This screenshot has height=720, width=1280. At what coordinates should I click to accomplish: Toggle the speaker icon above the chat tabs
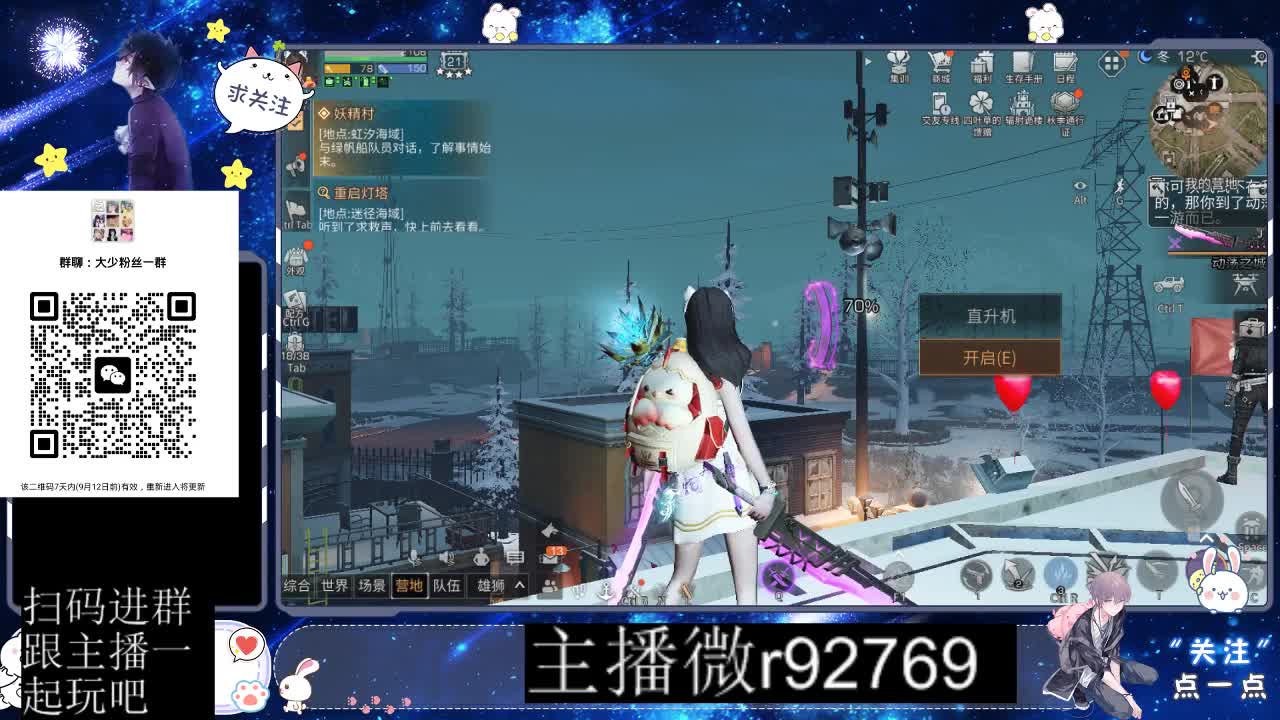(x=447, y=556)
